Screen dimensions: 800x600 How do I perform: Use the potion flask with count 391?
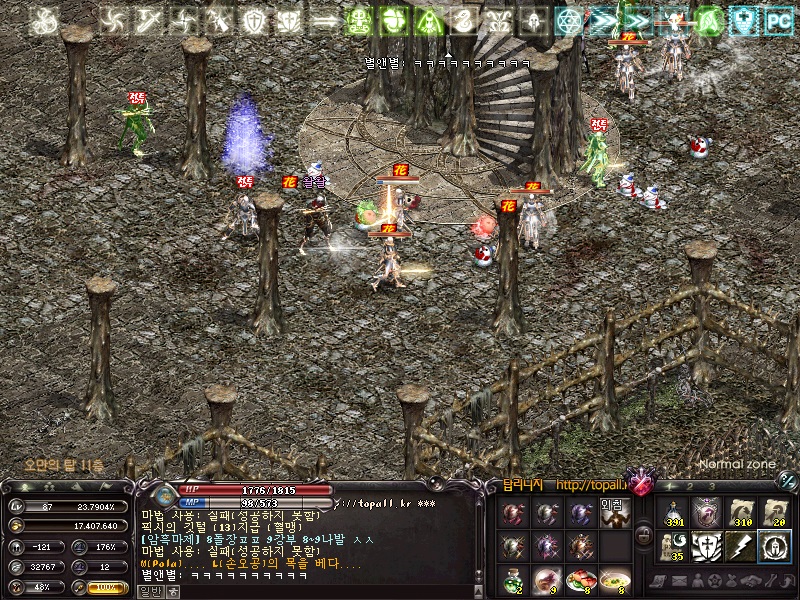(673, 513)
